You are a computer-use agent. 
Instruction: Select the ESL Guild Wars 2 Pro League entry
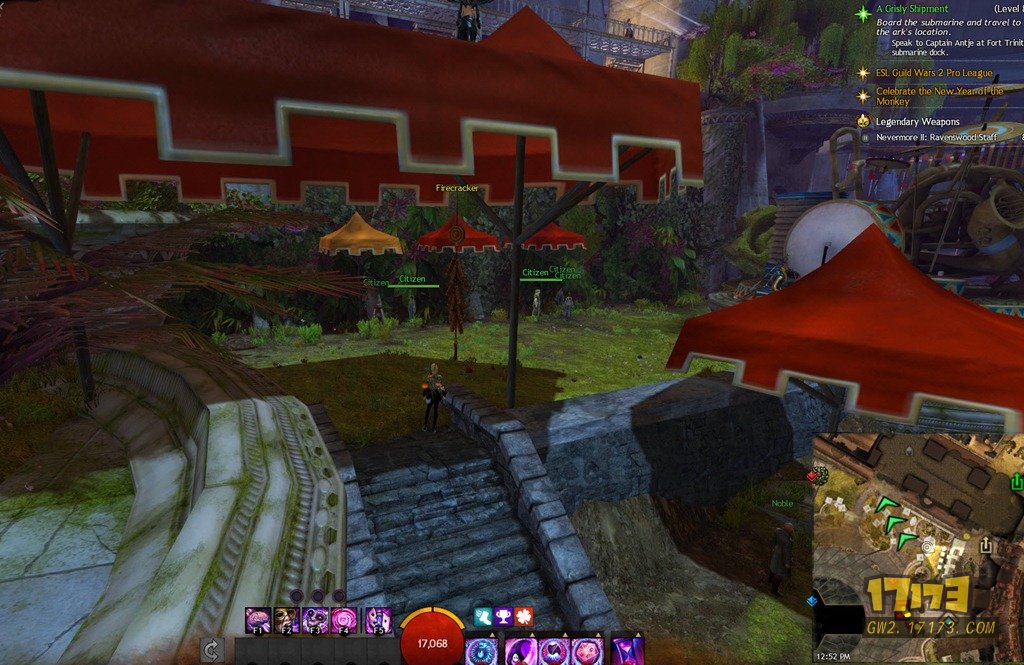[934, 73]
